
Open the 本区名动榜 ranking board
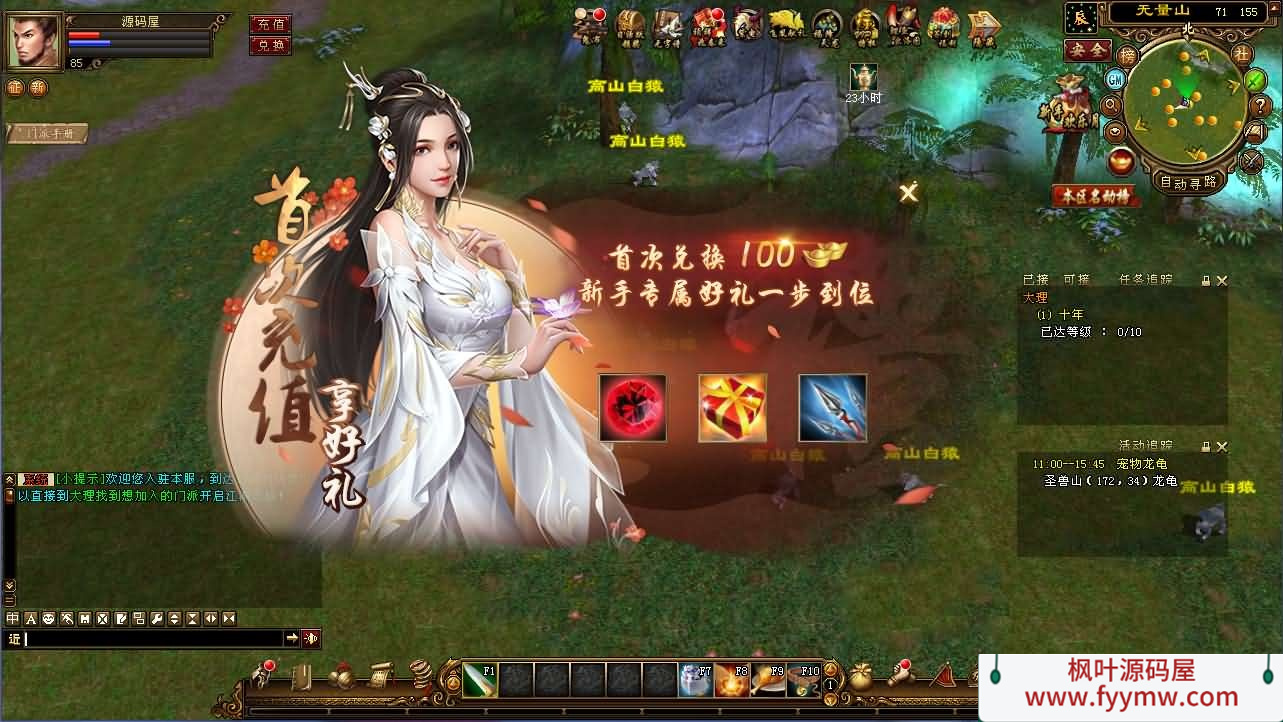click(1096, 196)
